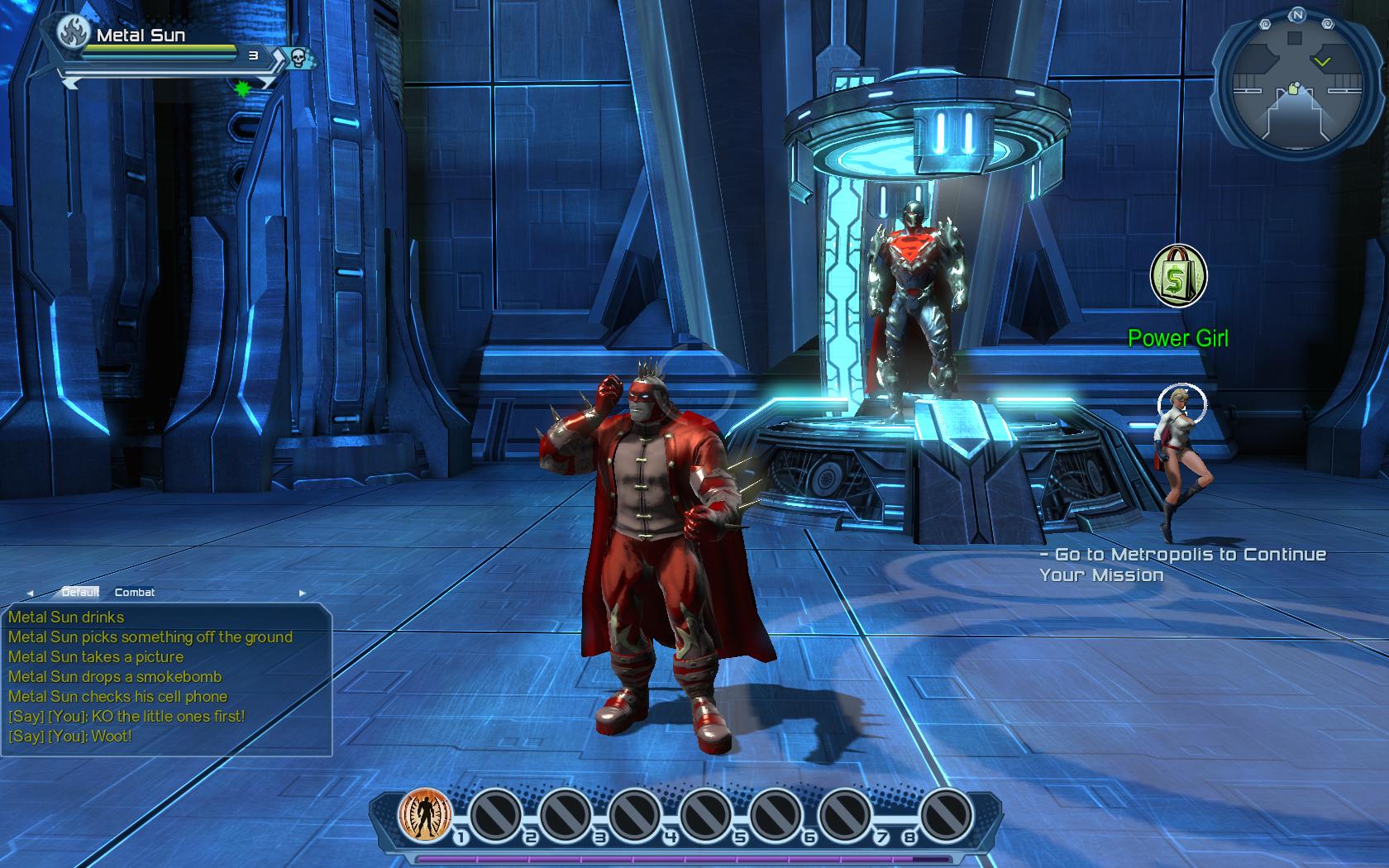This screenshot has width=1389, height=868.
Task: Click the north compass marker on minimap
Action: [x=1296, y=15]
